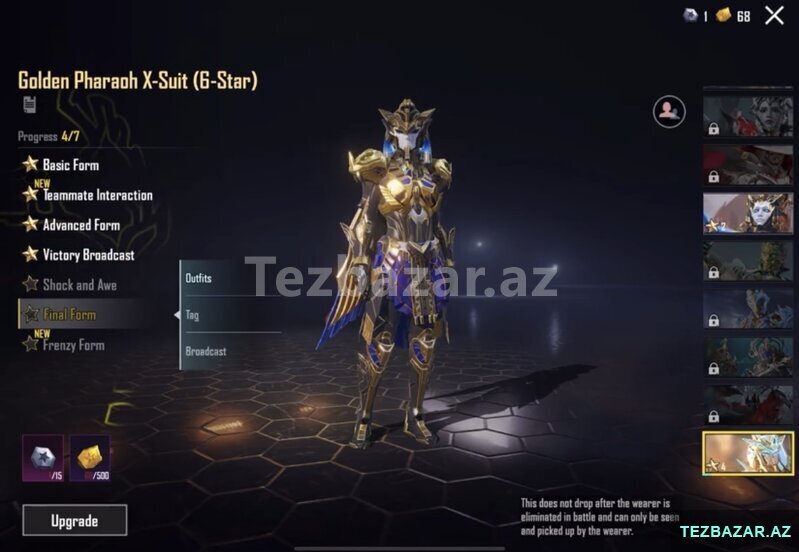The image size is (799, 552).
Task: Select the 2-star pharaoh suit thumbnail
Action: pyautogui.click(x=747, y=213)
